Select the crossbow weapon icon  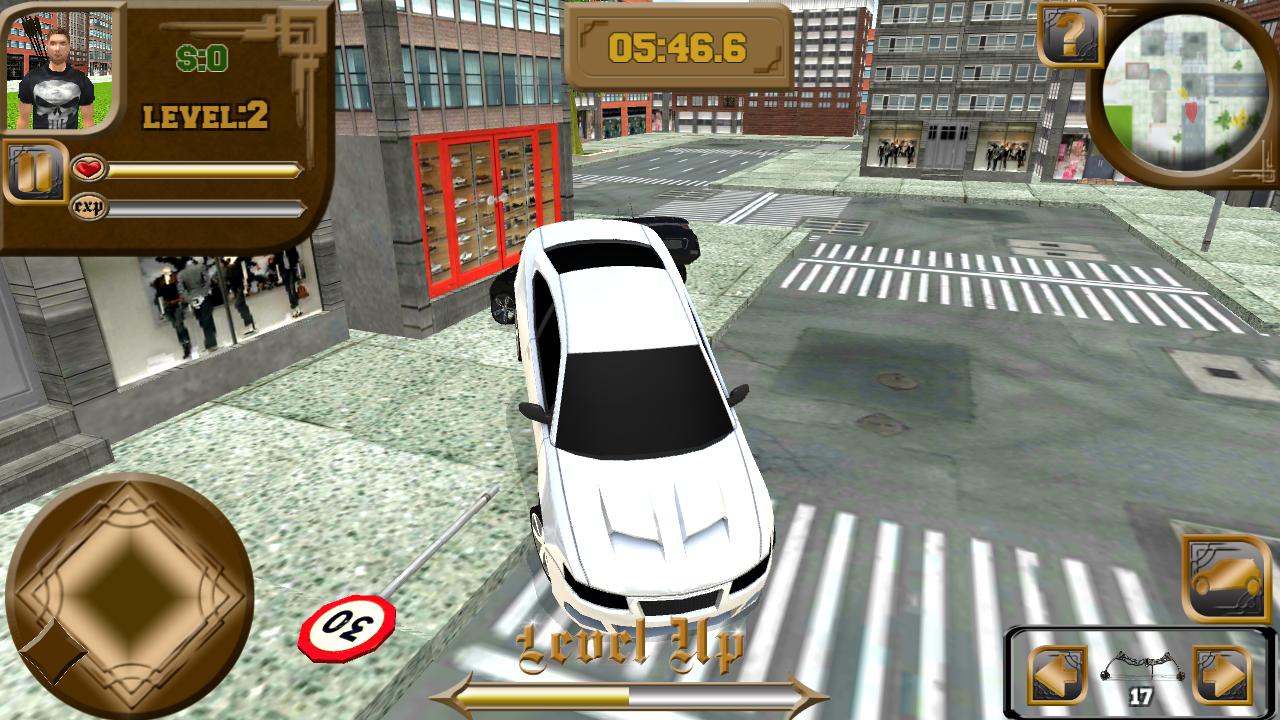point(1142,664)
